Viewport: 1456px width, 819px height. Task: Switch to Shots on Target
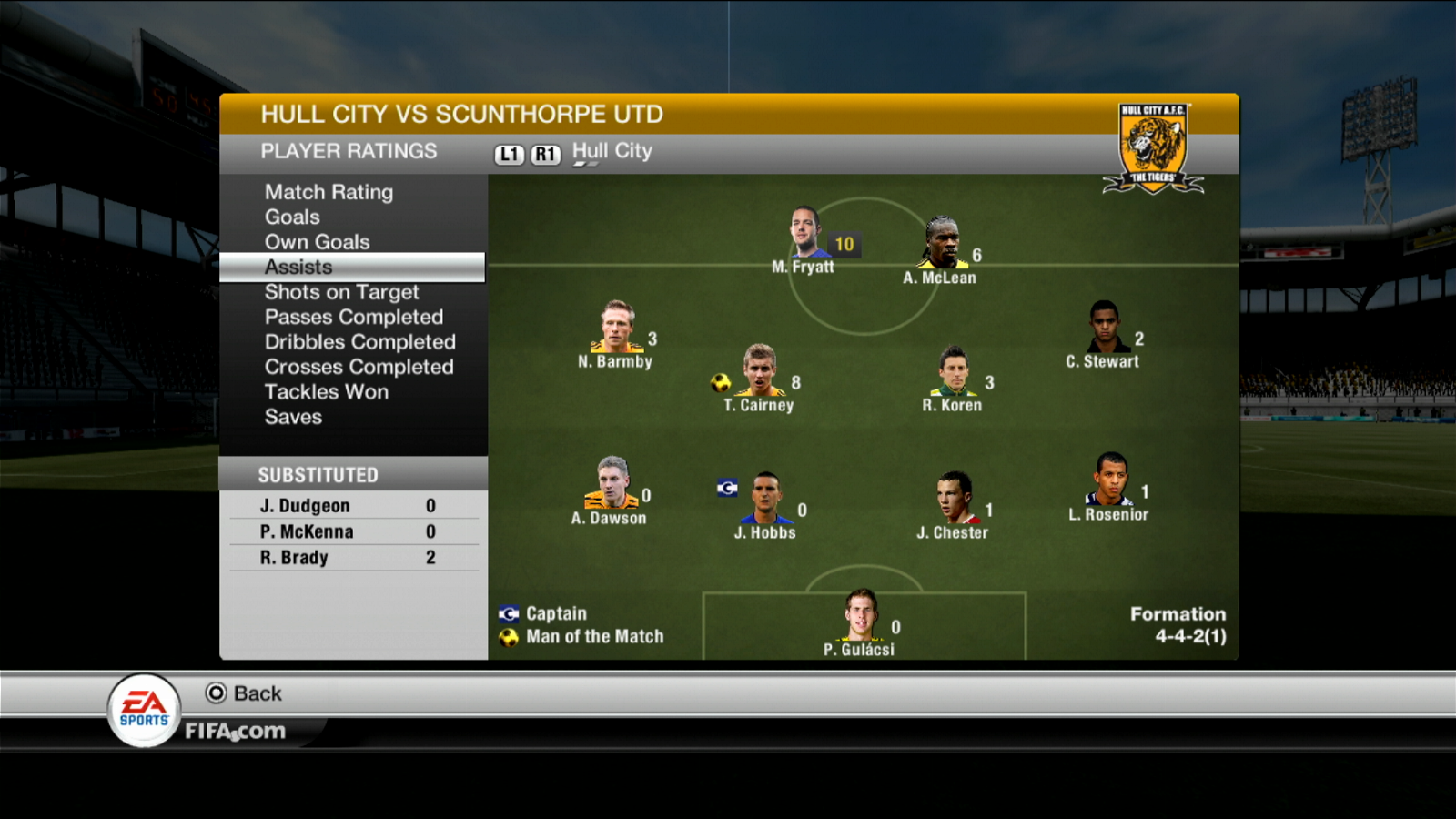pos(341,292)
